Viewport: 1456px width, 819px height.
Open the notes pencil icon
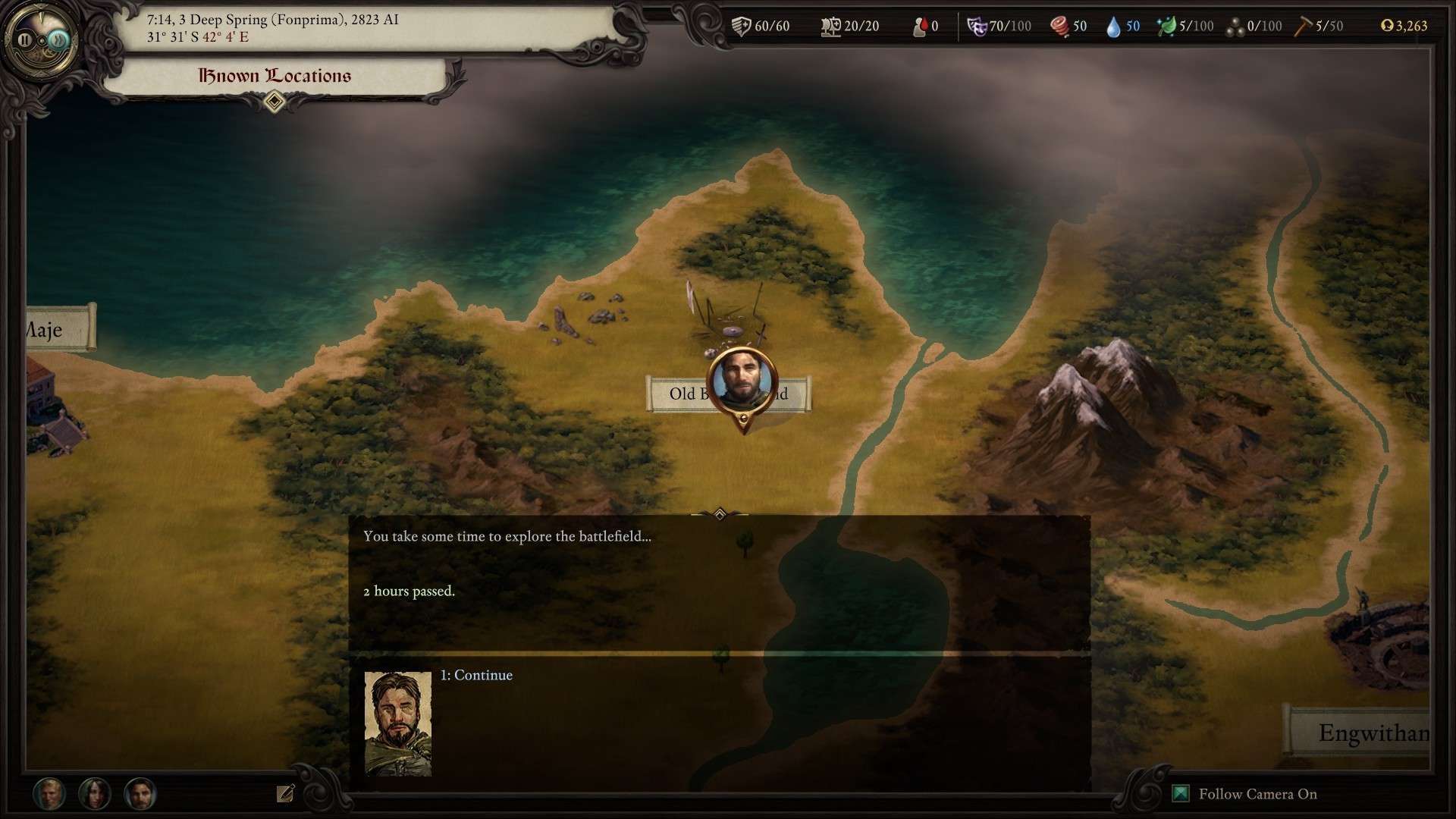tap(285, 793)
